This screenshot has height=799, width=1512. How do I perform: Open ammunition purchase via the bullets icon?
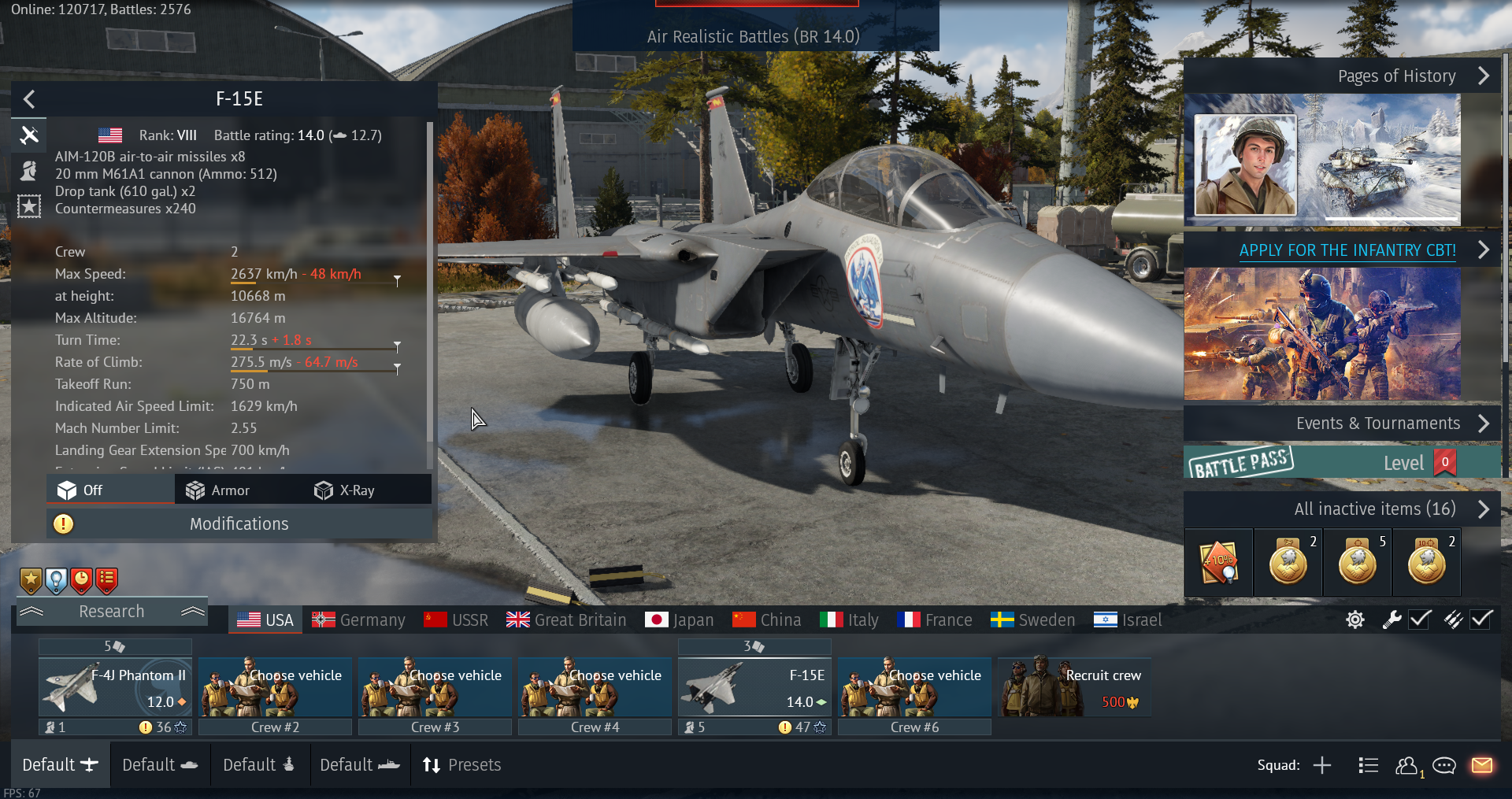tap(1453, 620)
